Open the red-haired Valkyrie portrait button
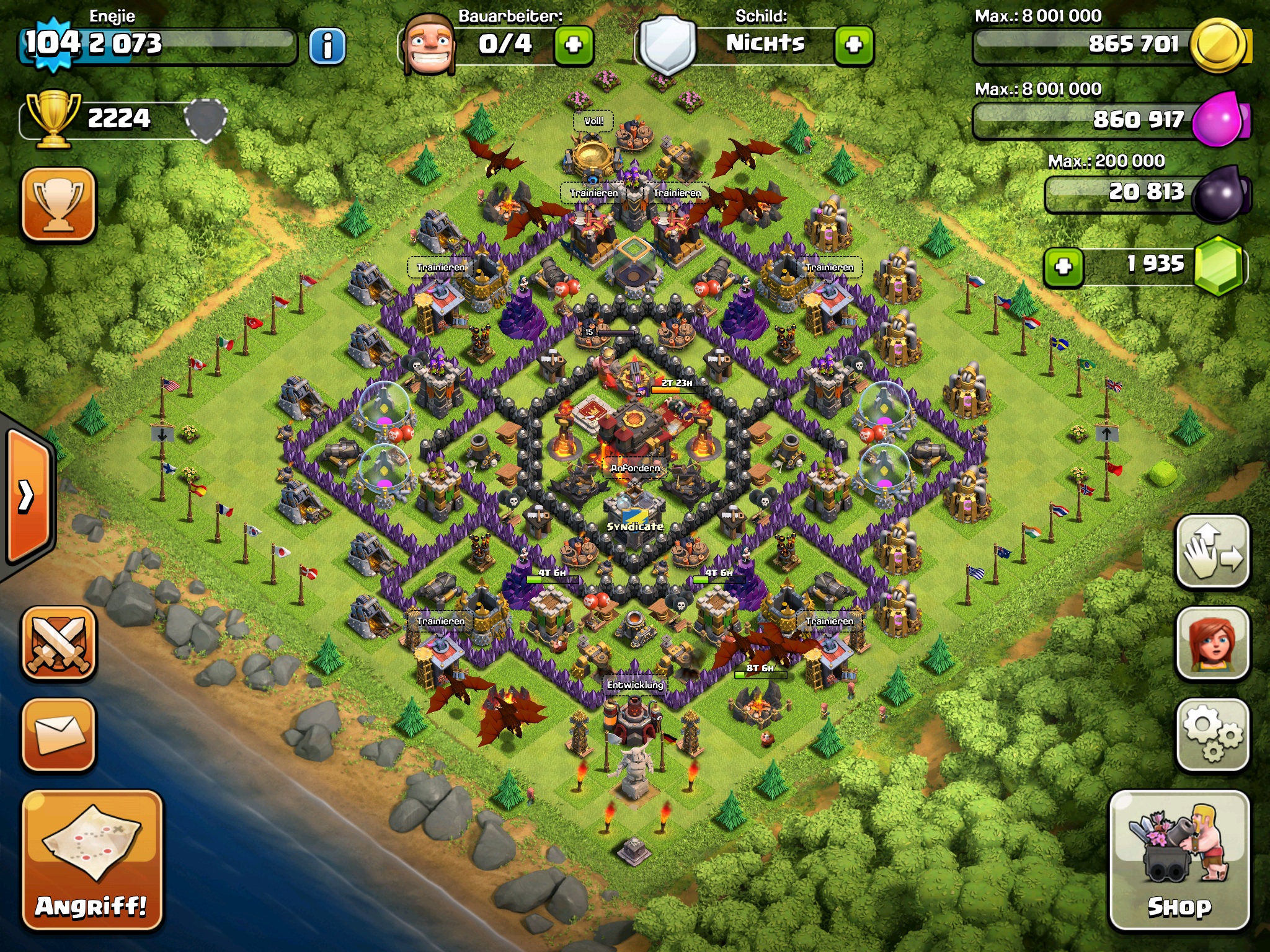The image size is (1270, 952). click(x=1212, y=643)
